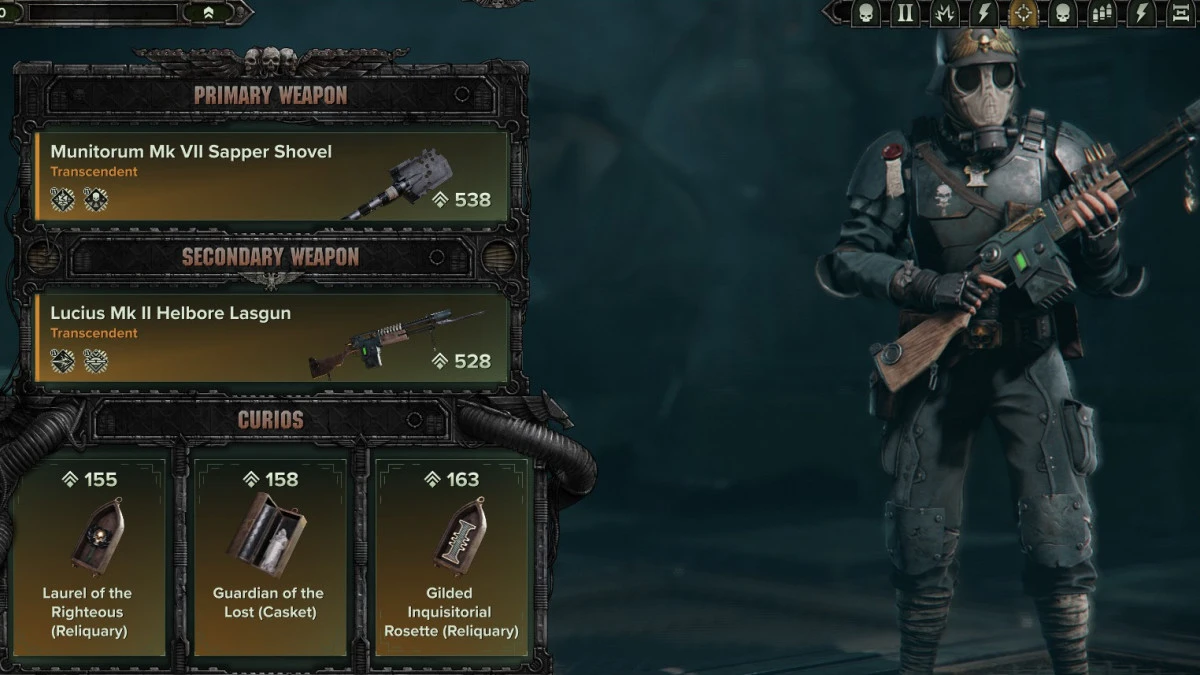Choose the Guardian of the Lost casket curio
Viewport: 1200px width, 675px height.
click(x=270, y=554)
